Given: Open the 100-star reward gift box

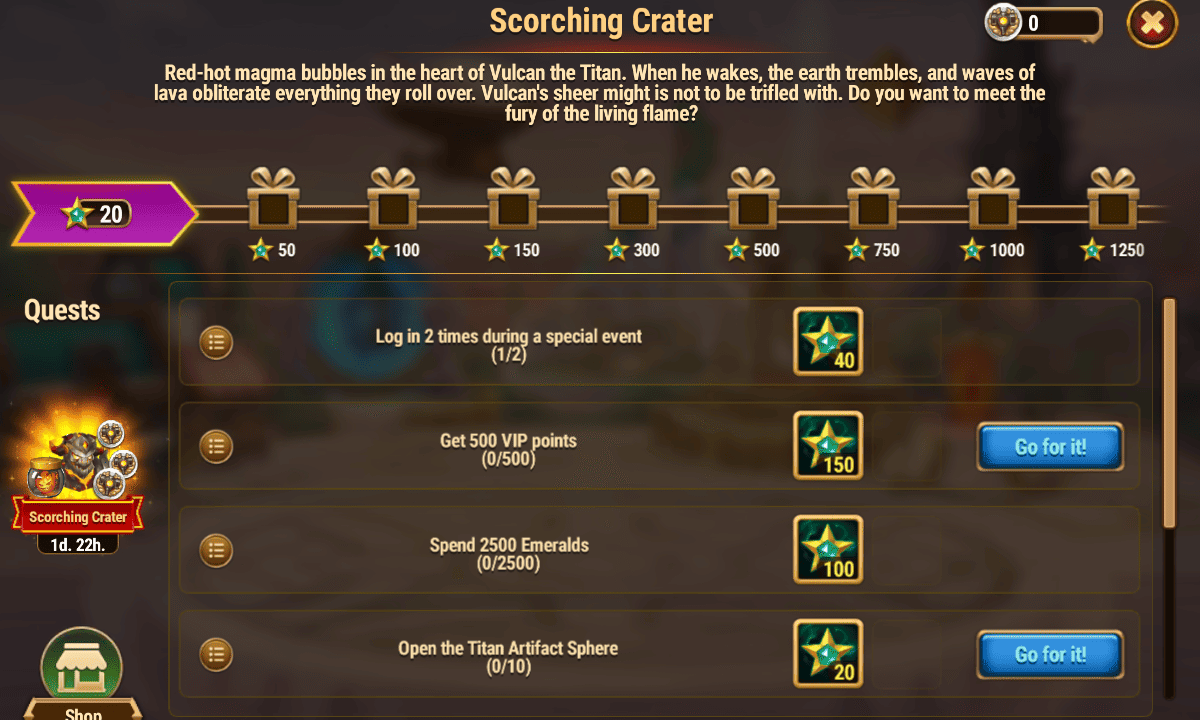Looking at the screenshot, I should 393,202.
